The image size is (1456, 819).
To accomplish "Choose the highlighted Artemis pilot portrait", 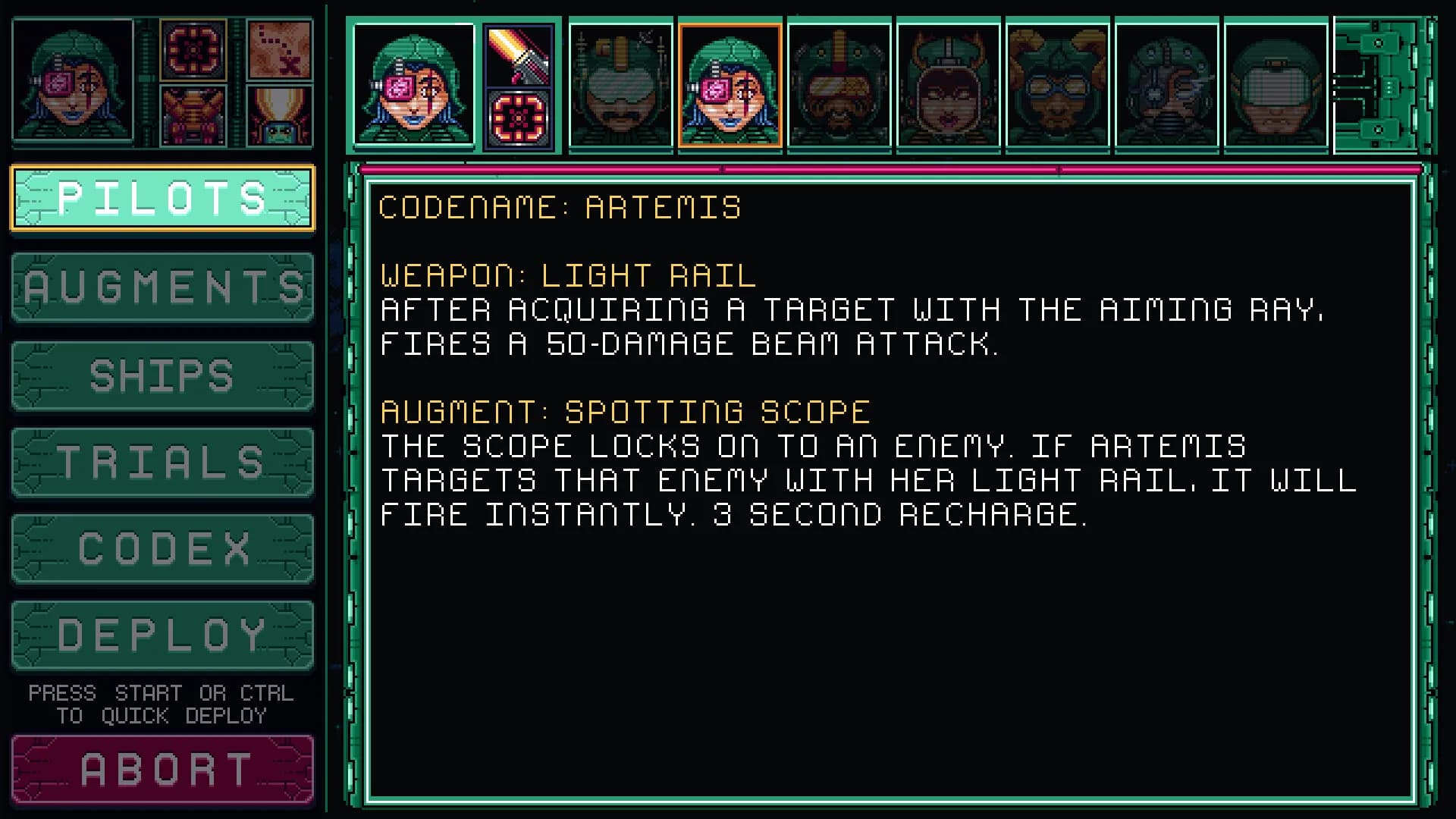I will click(x=730, y=85).
